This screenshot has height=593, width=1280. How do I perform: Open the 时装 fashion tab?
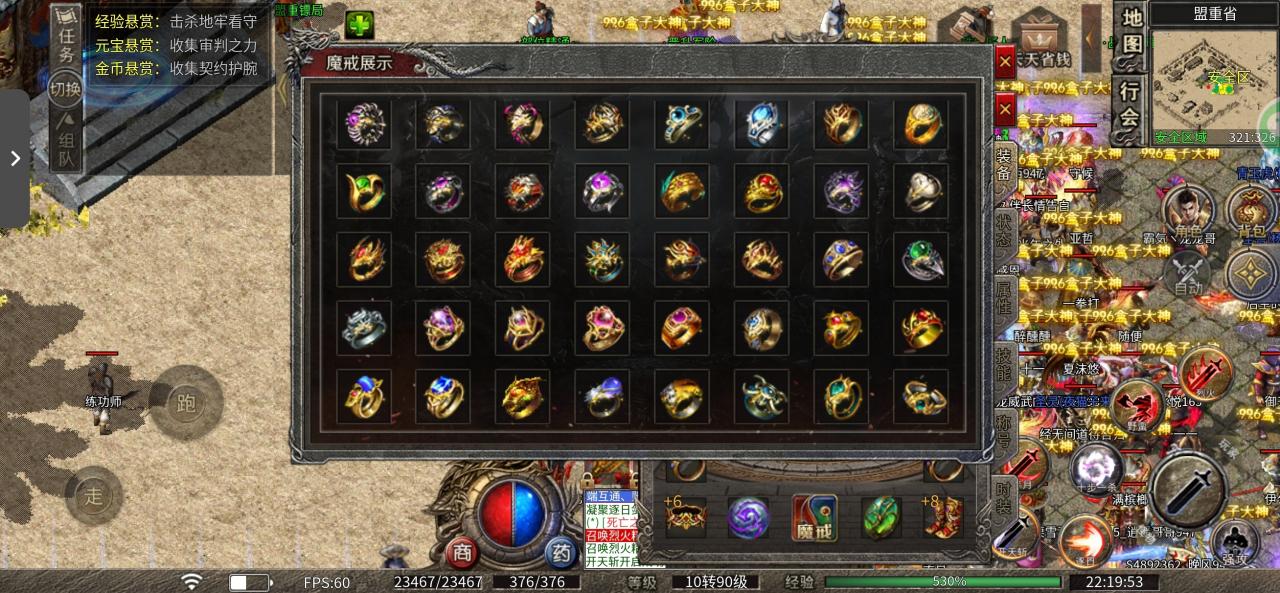(x=1003, y=494)
